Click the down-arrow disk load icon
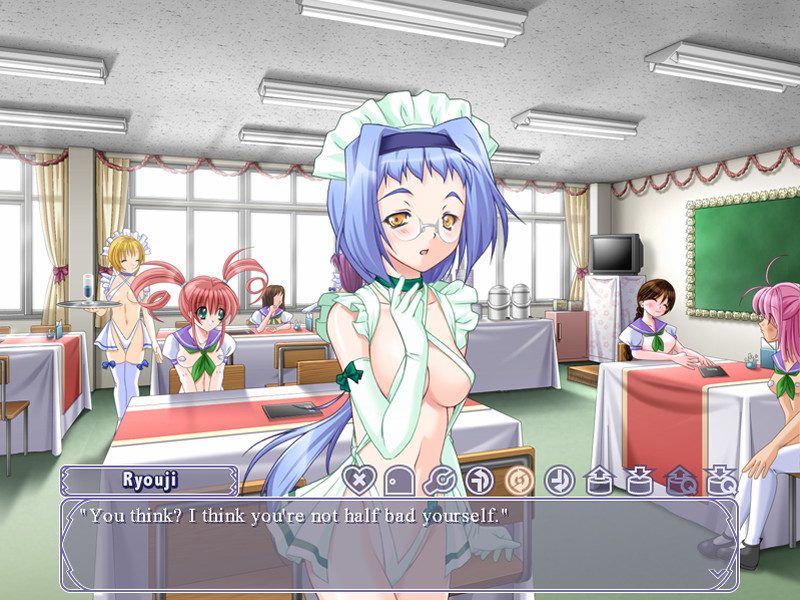The image size is (800, 600). (640, 481)
